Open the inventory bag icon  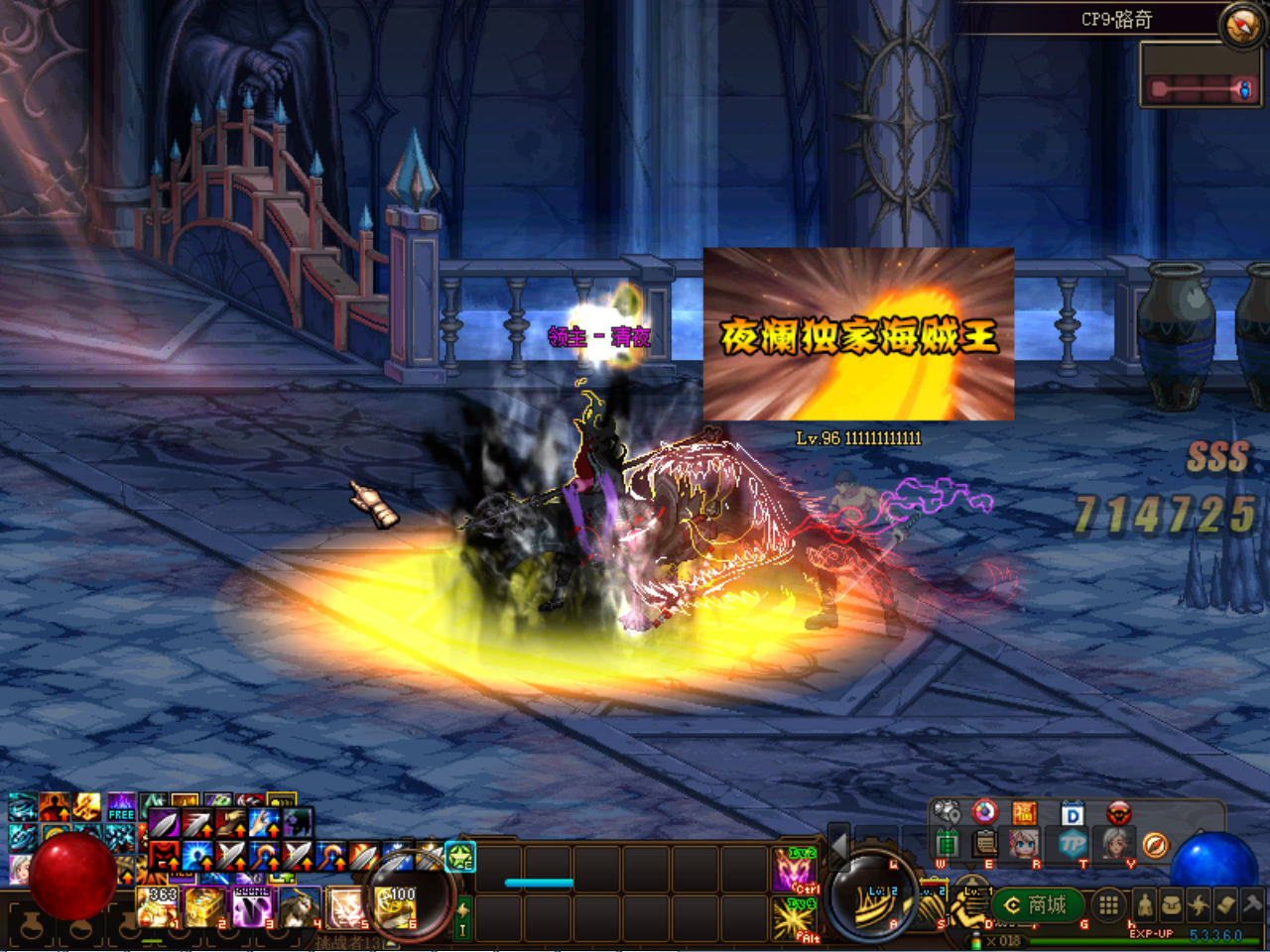[x=1172, y=905]
